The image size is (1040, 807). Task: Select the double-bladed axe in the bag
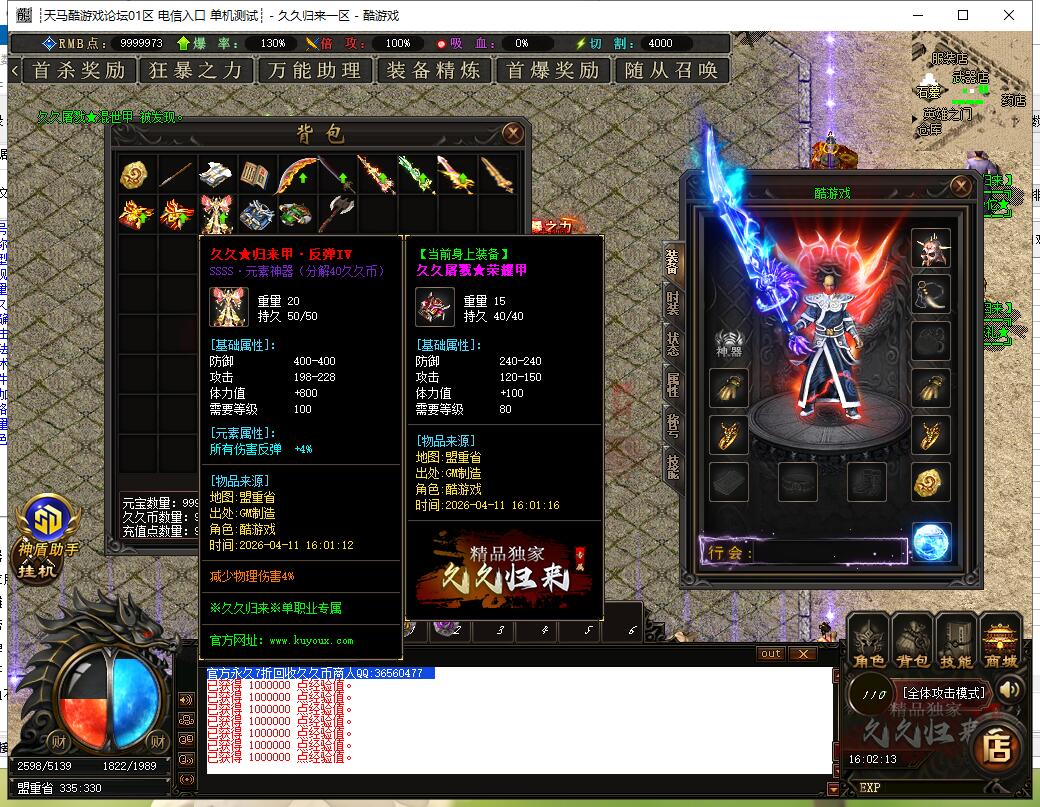click(337, 214)
